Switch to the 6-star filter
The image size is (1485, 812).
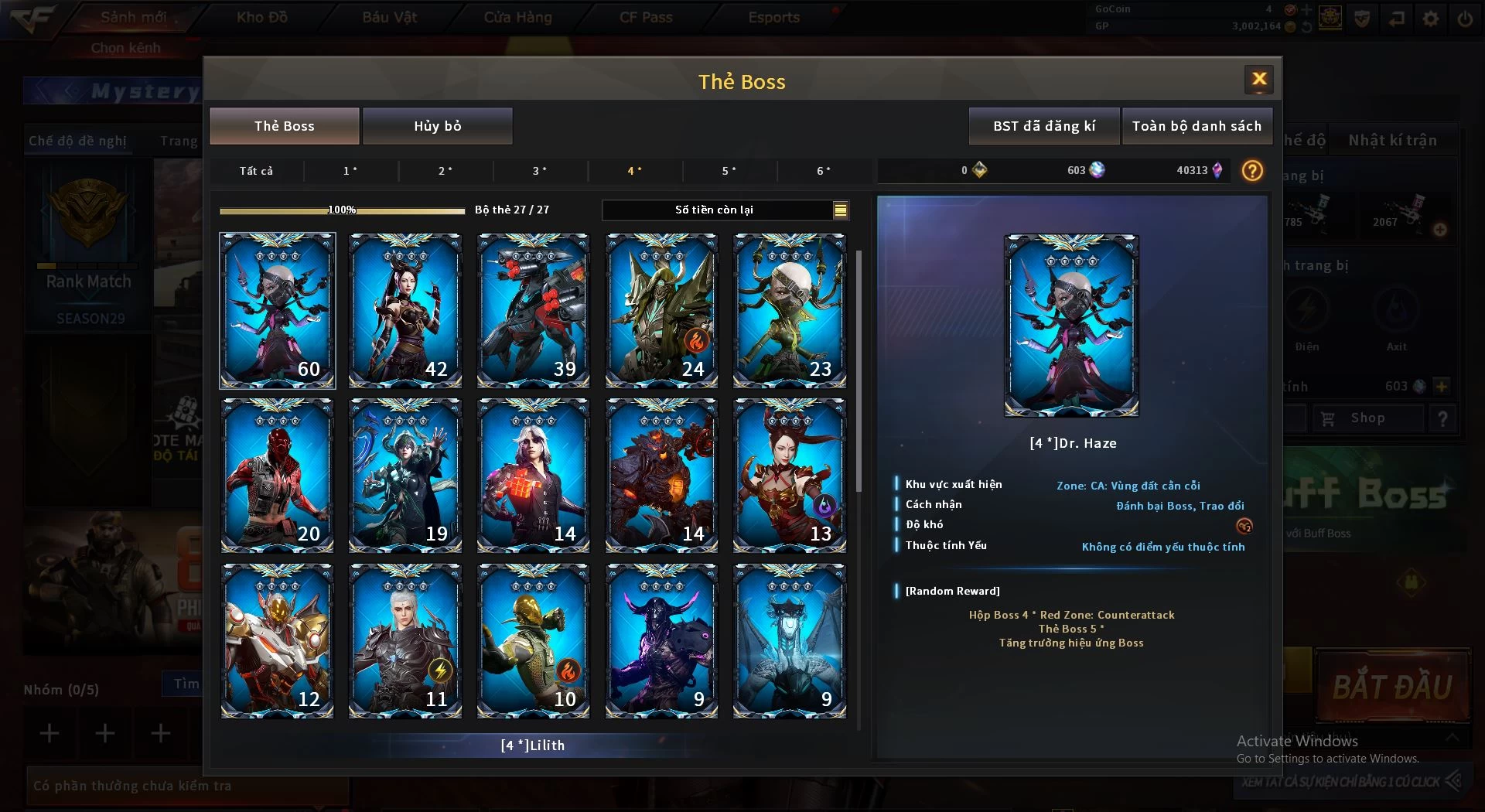click(x=824, y=171)
